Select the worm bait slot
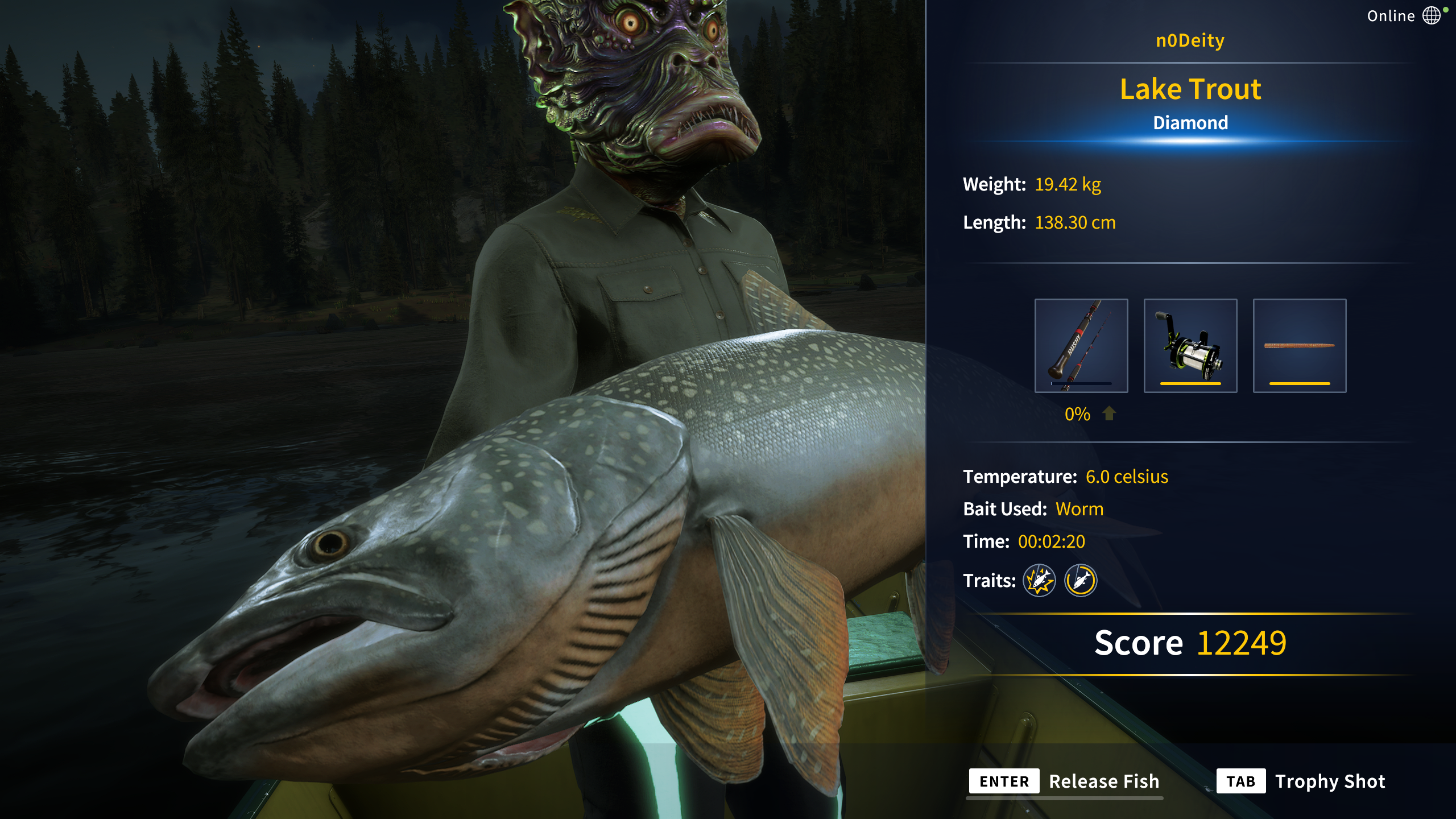Image resolution: width=1456 pixels, height=819 pixels. click(1300, 345)
